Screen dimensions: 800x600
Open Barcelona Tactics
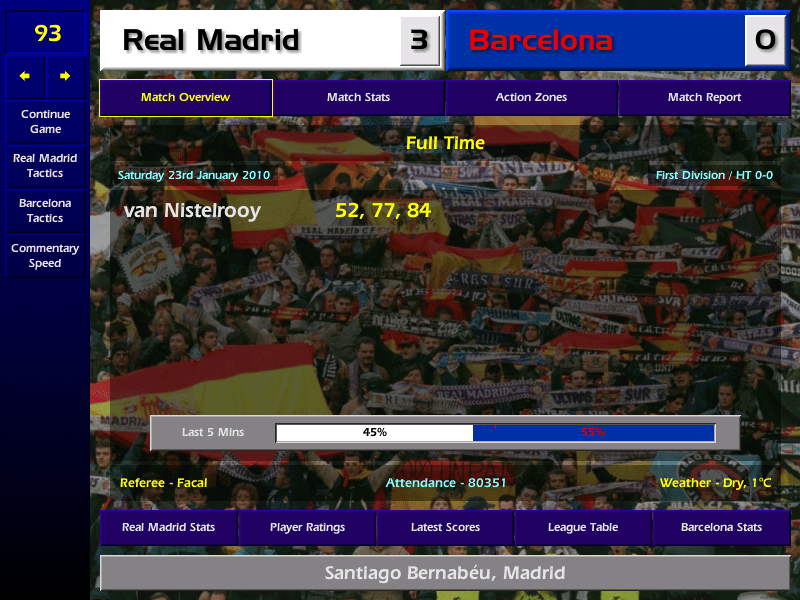coord(45,210)
